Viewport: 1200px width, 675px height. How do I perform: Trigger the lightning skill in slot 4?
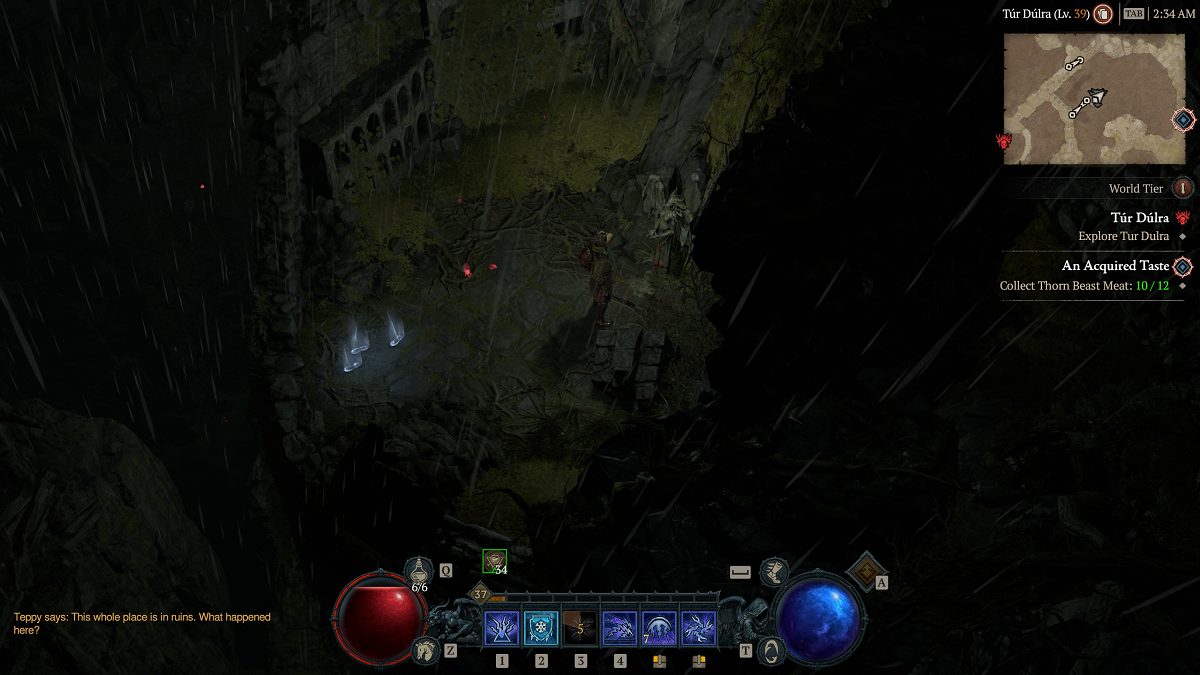tap(620, 628)
